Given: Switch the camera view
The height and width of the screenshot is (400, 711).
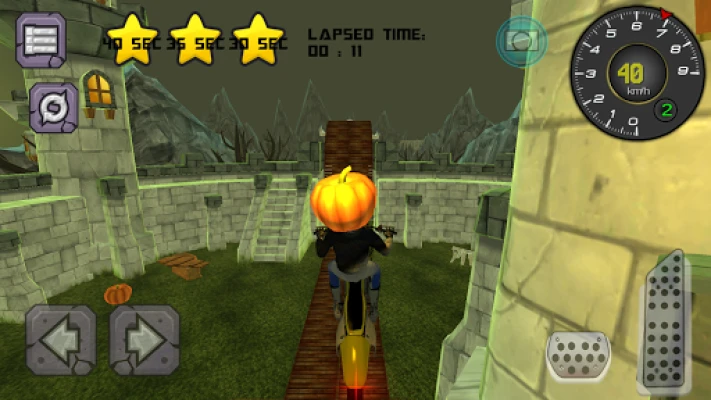Looking at the screenshot, I should coord(521,40).
